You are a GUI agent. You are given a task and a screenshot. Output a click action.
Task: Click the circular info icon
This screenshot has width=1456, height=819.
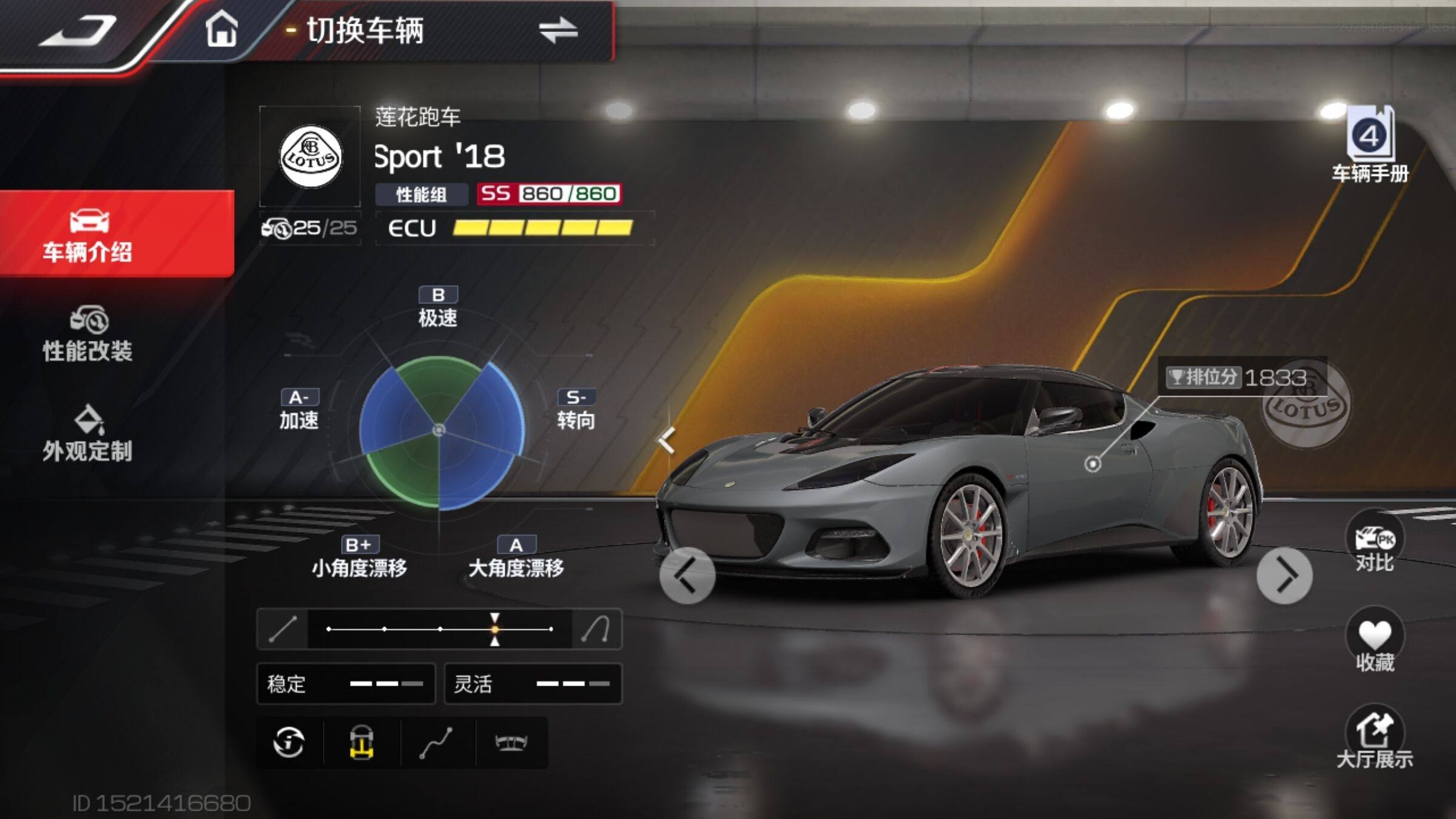tap(289, 742)
